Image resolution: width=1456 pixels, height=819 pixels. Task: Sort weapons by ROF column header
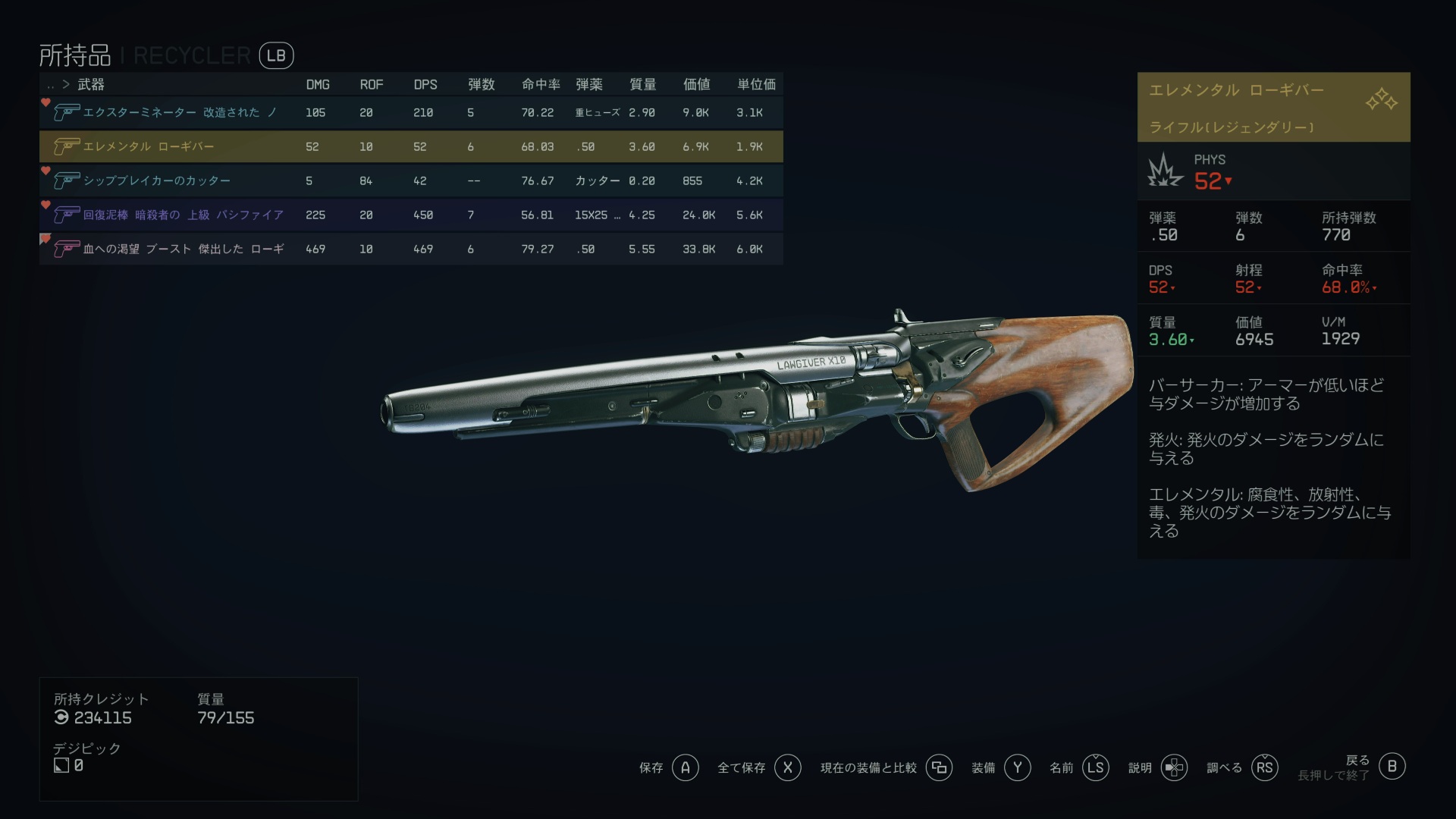371,84
